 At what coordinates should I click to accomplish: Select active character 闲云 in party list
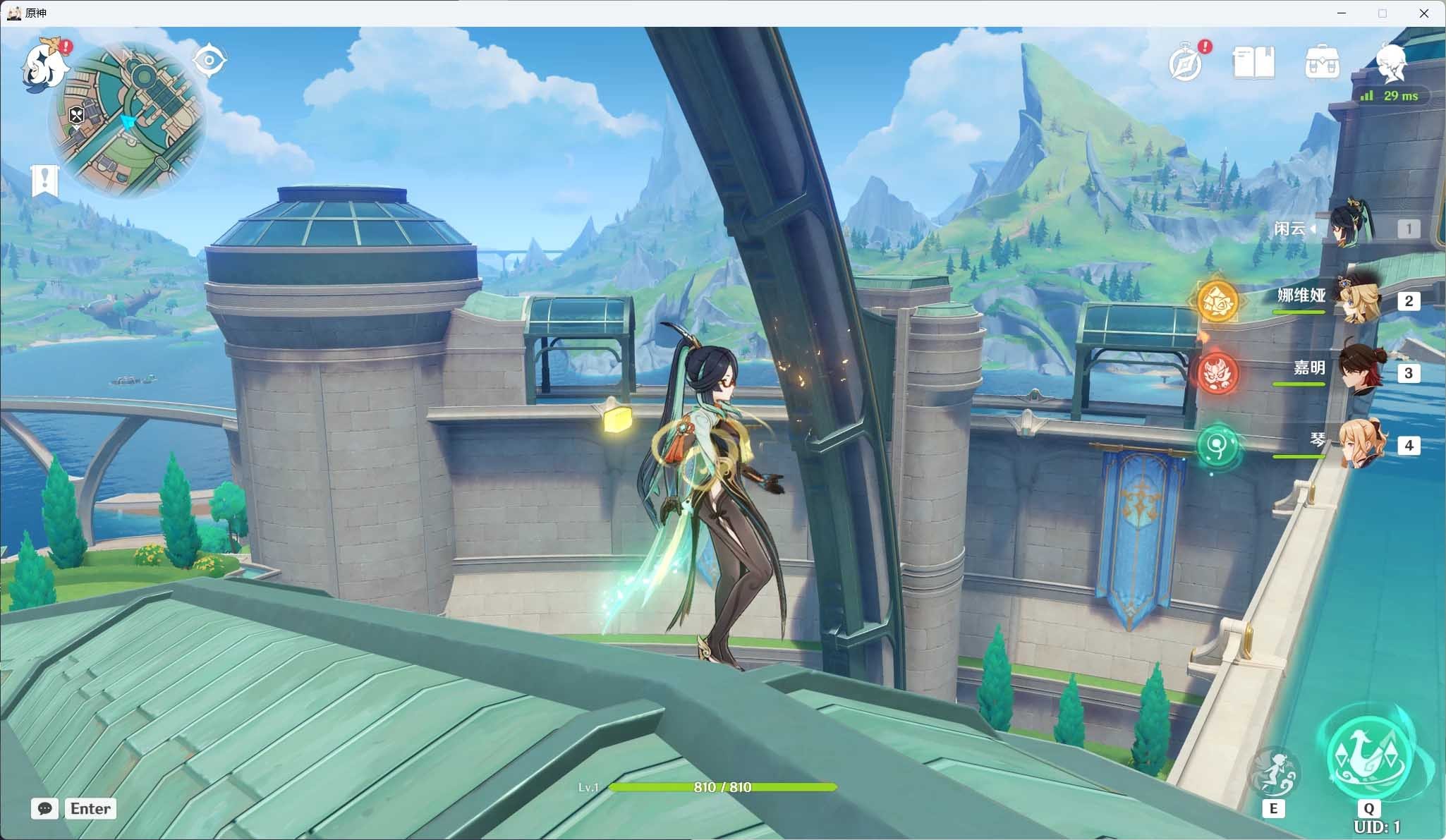pyautogui.click(x=1351, y=228)
